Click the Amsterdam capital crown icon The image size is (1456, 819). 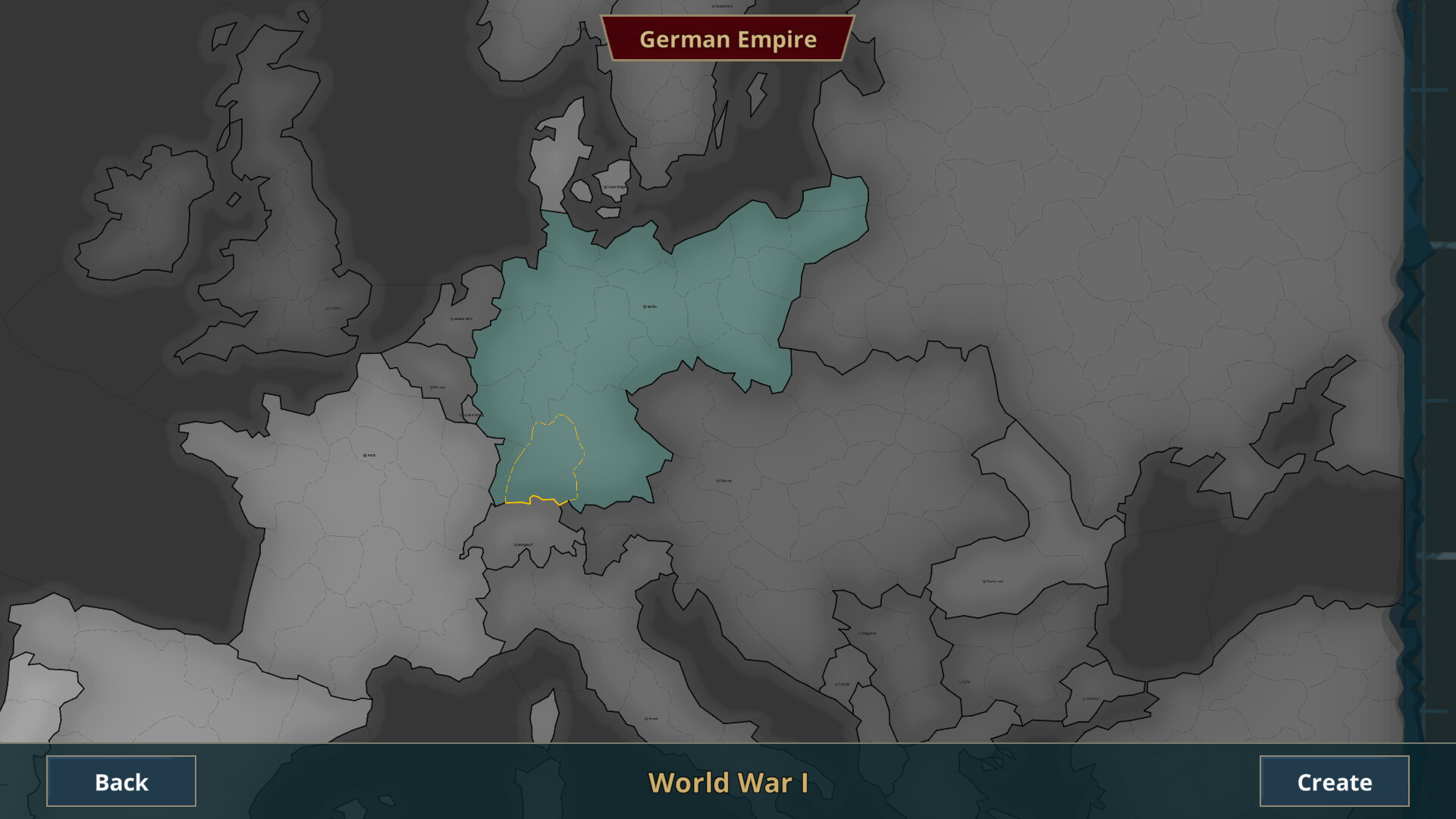pyautogui.click(x=451, y=318)
